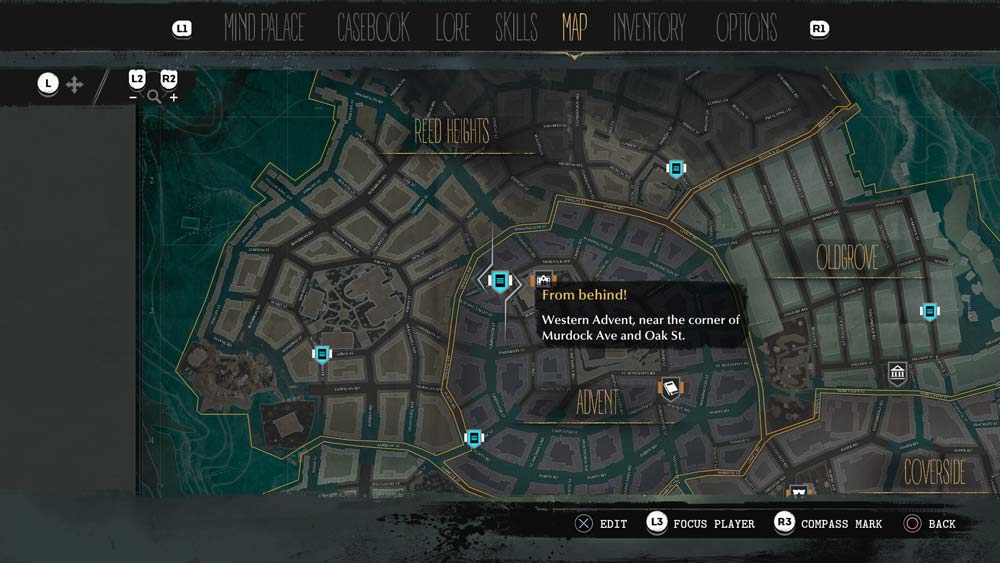
Task: Select the active Map tab
Action: click(x=574, y=28)
